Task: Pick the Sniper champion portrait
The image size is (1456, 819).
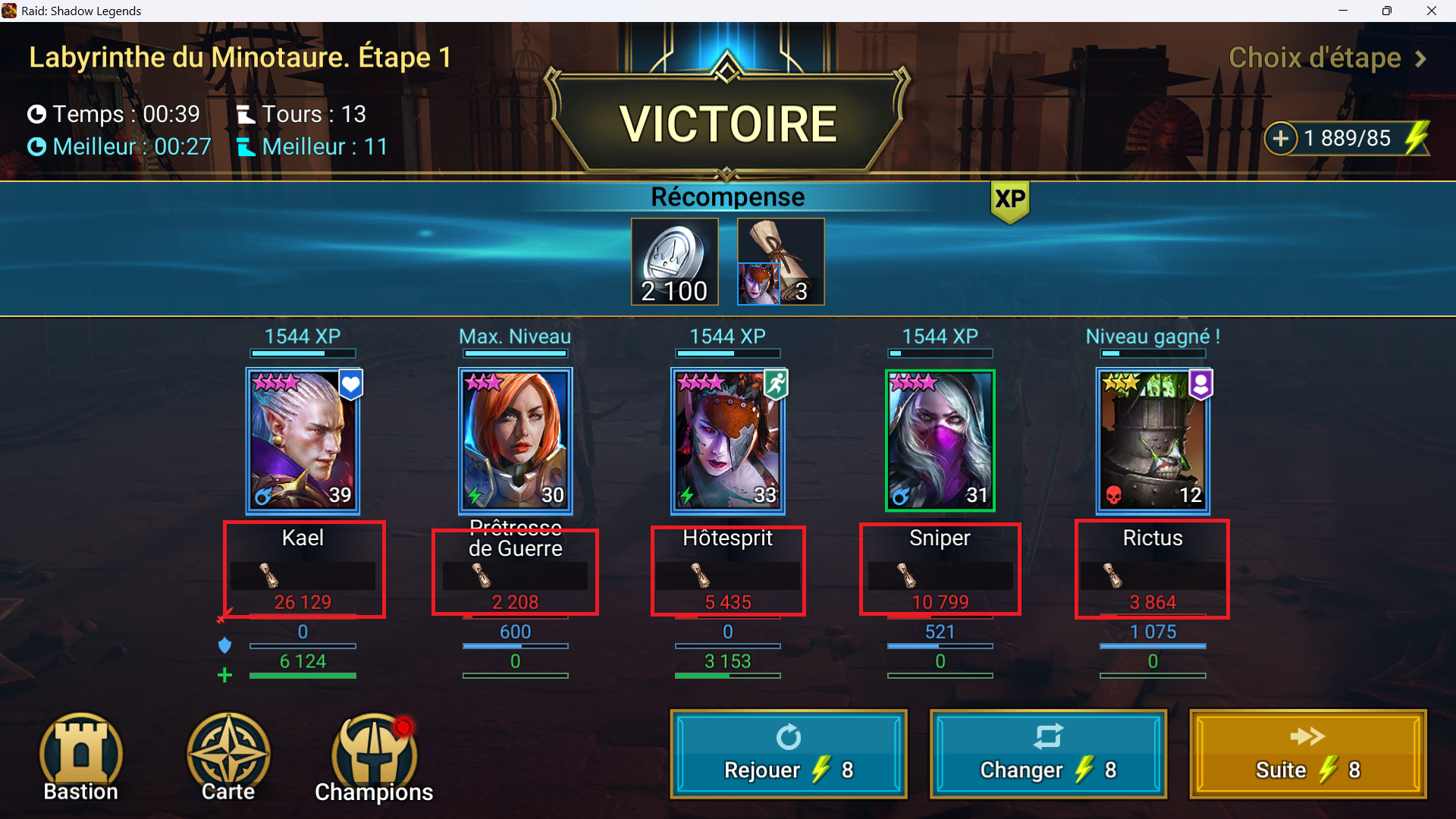Action: point(940,440)
